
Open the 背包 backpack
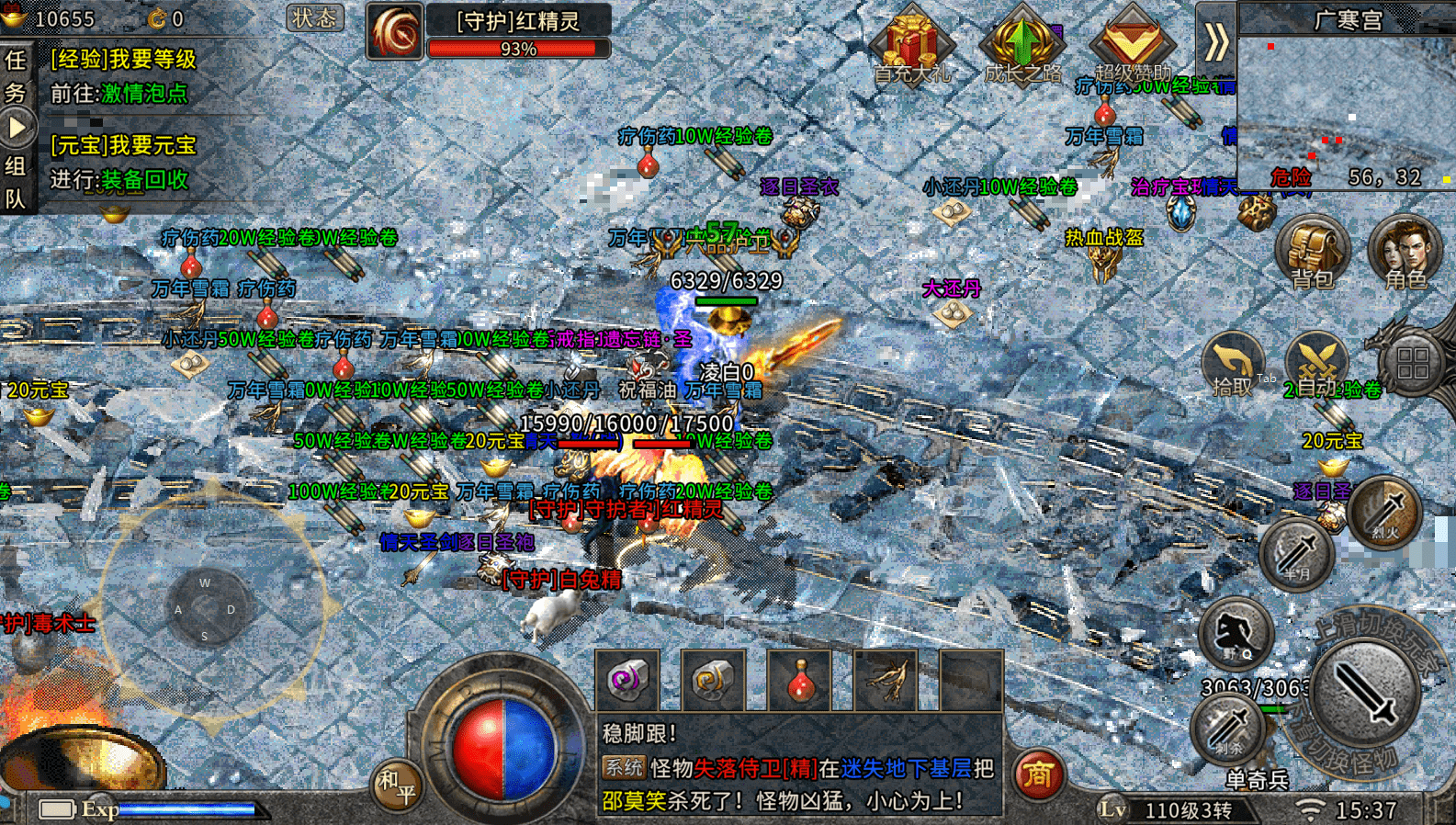(1312, 253)
